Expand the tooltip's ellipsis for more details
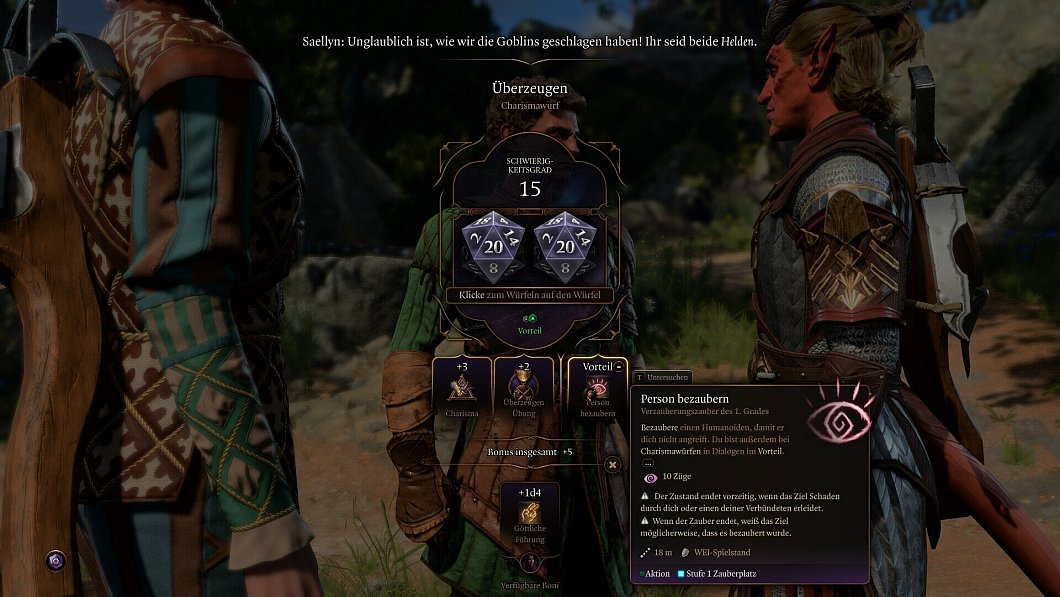This screenshot has height=597, width=1060. [647, 463]
